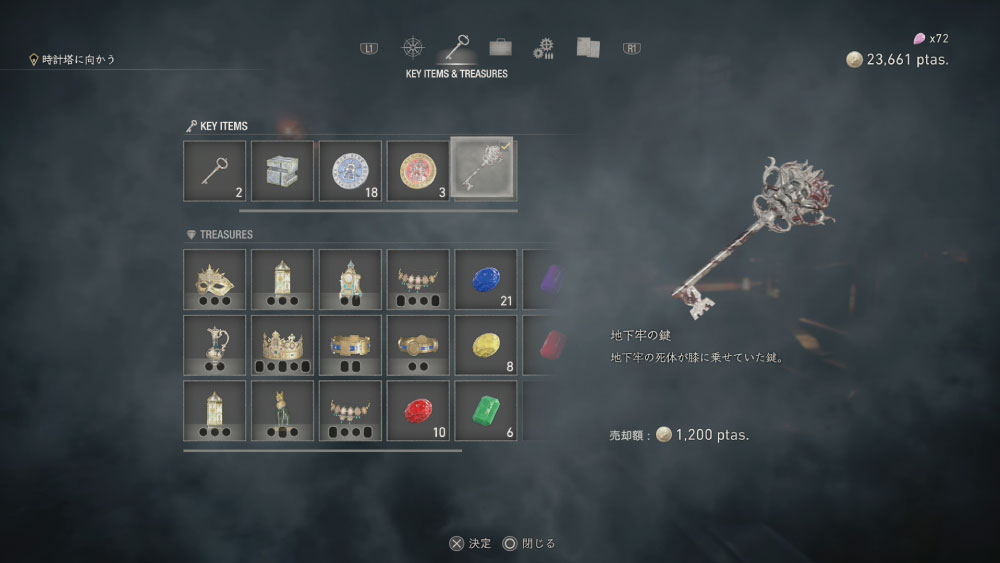
Task: Pick the red and gold token stack of 3
Action: [x=418, y=170]
